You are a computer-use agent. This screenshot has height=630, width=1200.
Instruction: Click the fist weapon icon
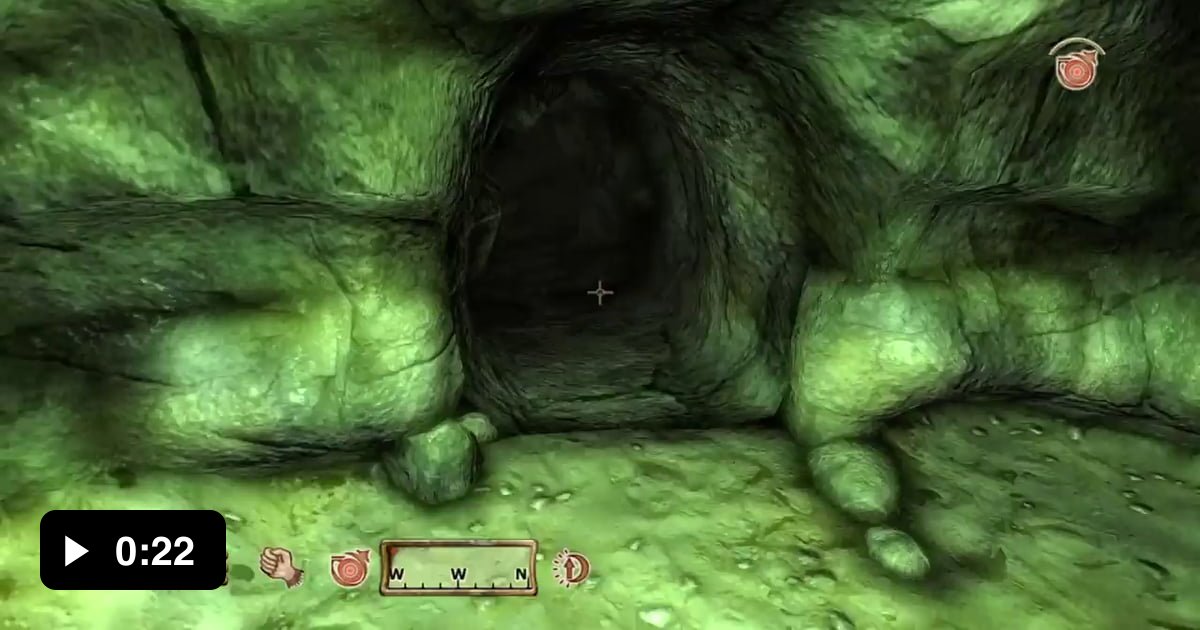[x=281, y=566]
